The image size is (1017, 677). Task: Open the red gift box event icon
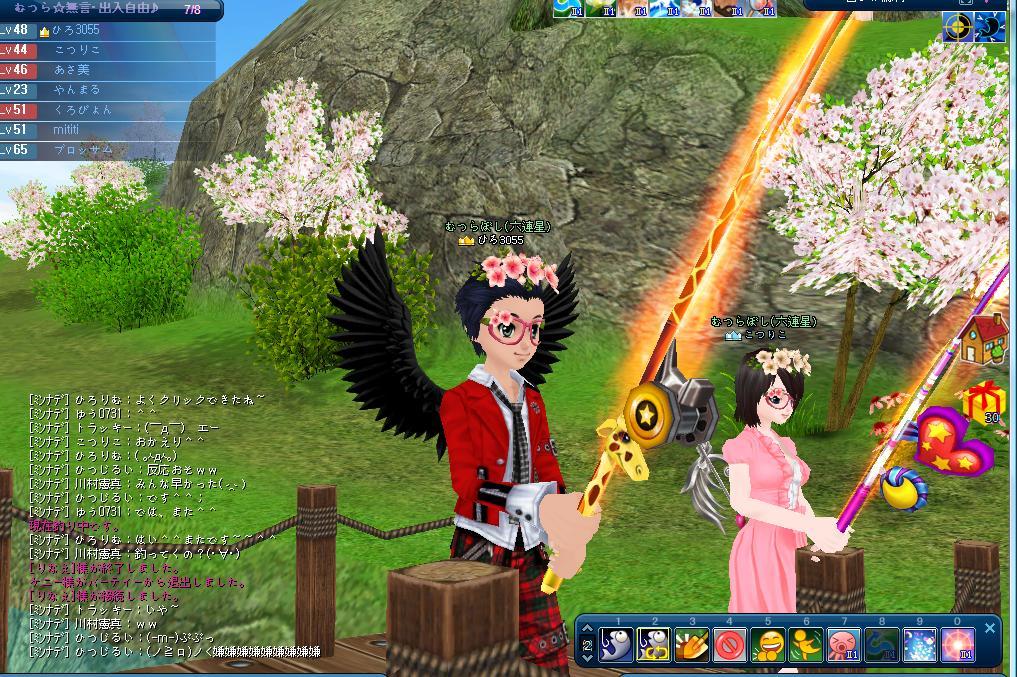coord(984,401)
